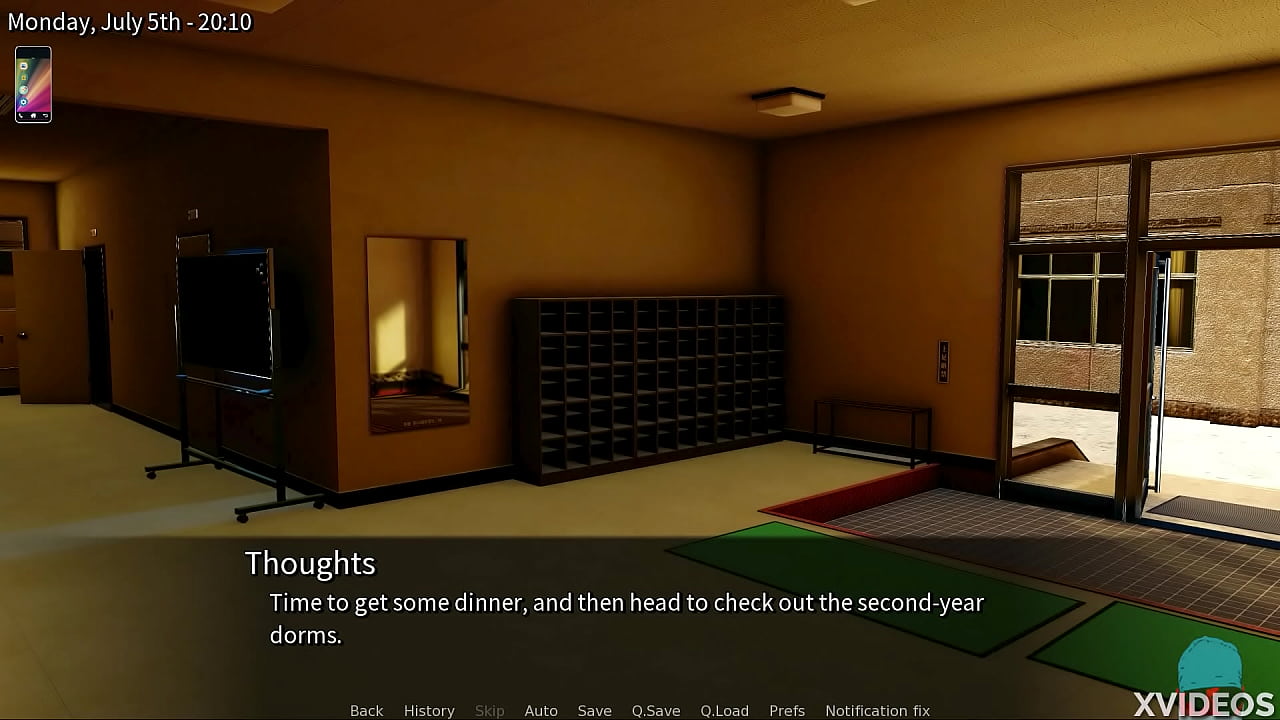Tap the home button on the phone's bottom bar
1280x720 pixels.
(33, 115)
